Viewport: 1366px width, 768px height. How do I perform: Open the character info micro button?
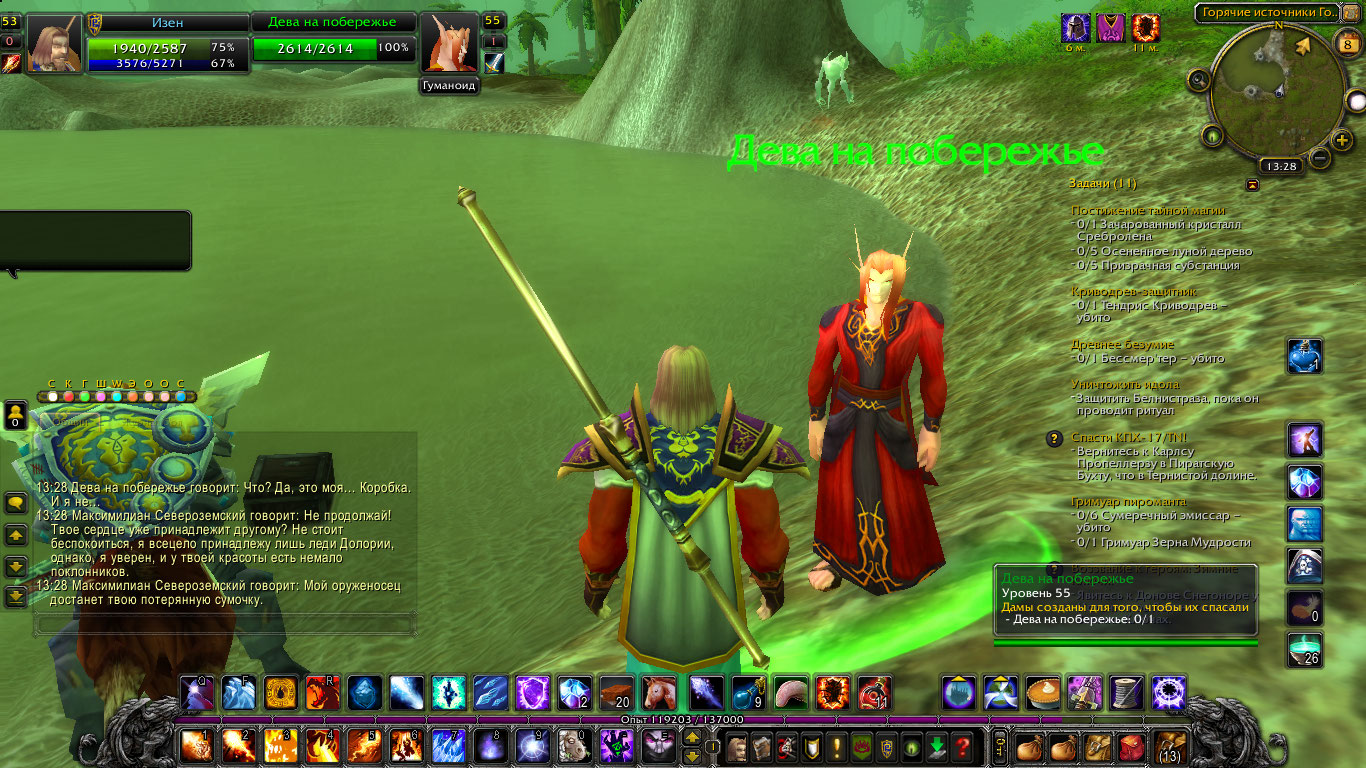(737, 746)
